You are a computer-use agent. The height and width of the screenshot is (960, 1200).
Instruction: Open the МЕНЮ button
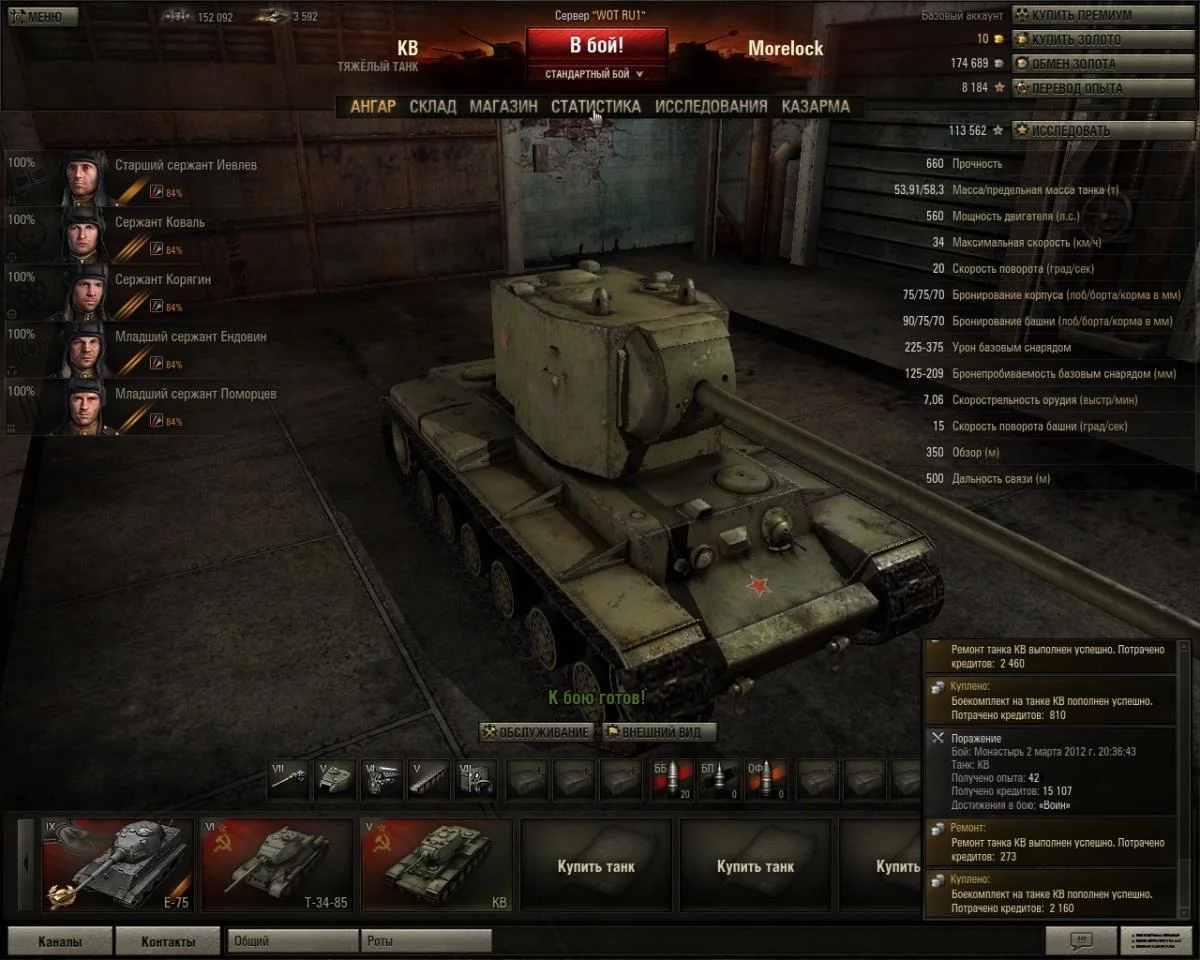click(x=36, y=16)
